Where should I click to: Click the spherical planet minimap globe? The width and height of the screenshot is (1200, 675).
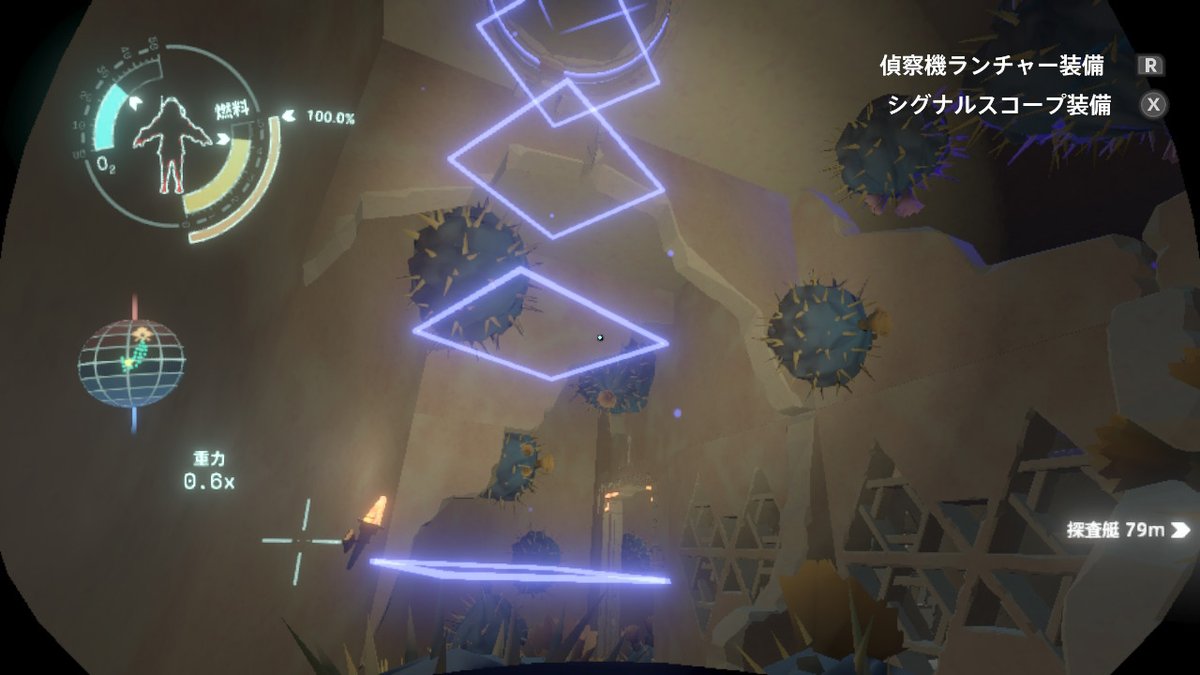[x=131, y=362]
